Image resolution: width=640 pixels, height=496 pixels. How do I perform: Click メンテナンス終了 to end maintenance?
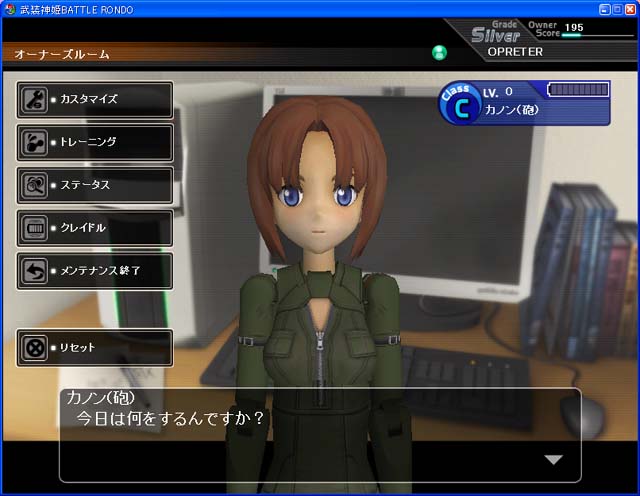pyautogui.click(x=95, y=271)
